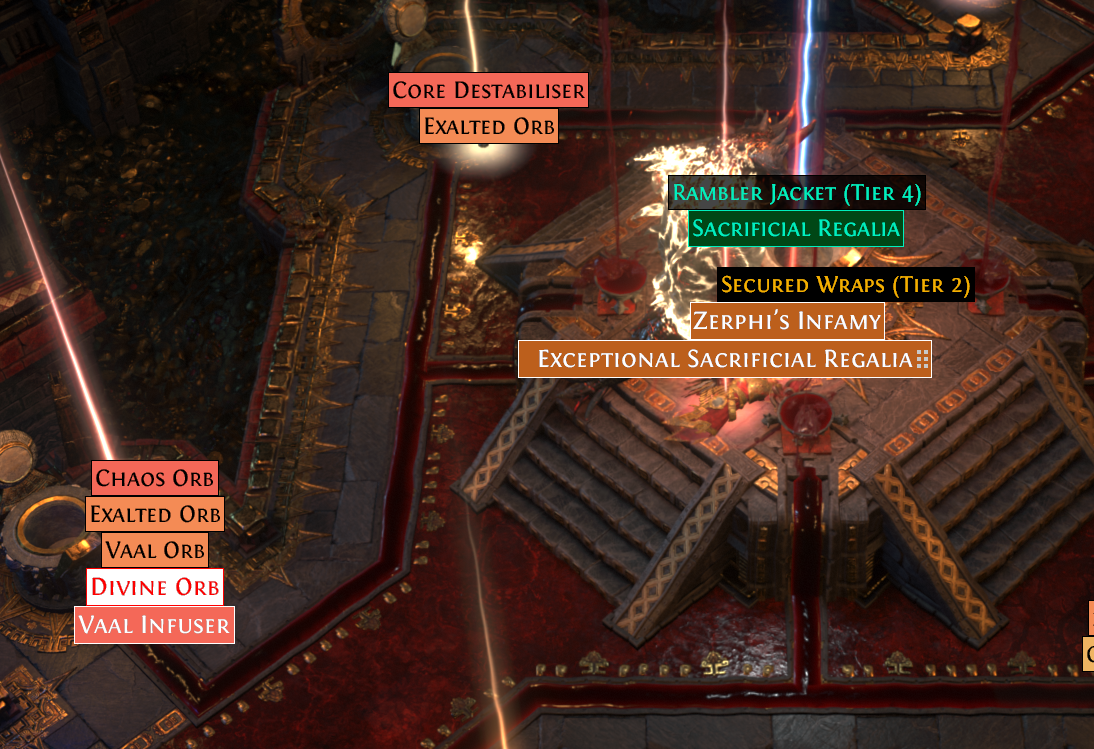Collect the Zerphi's Infamy unique item
1094x749 pixels.
787,321
